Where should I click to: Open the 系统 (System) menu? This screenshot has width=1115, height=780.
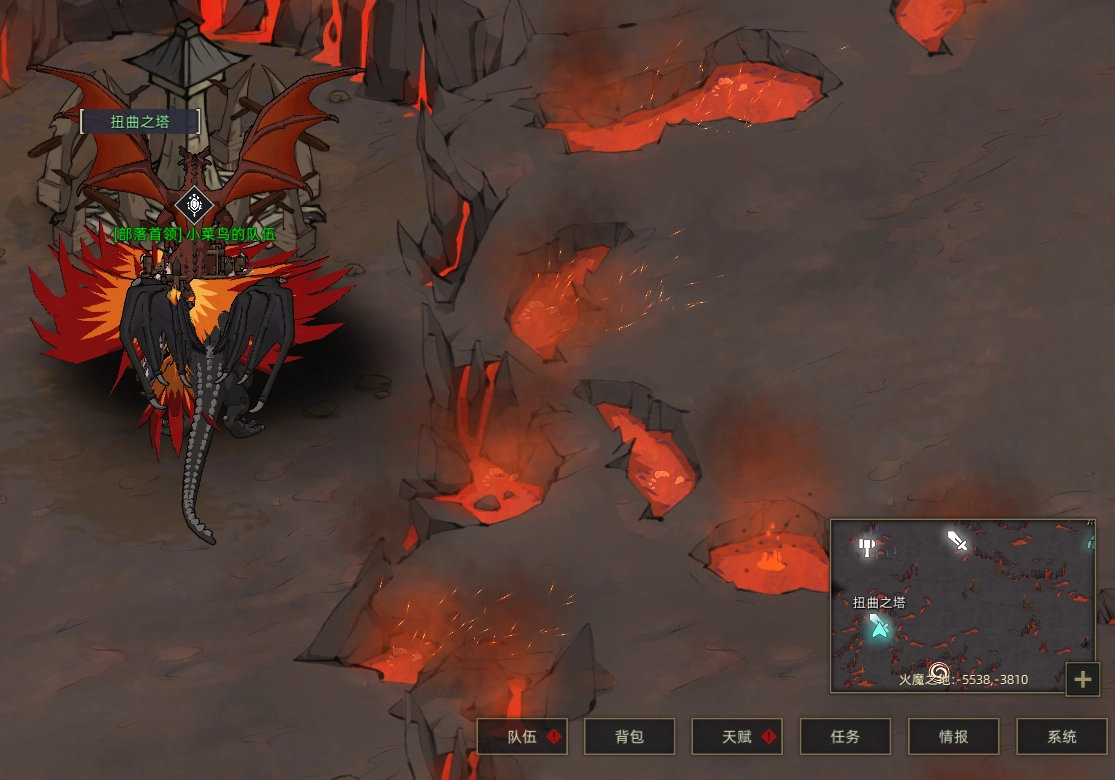click(1062, 737)
